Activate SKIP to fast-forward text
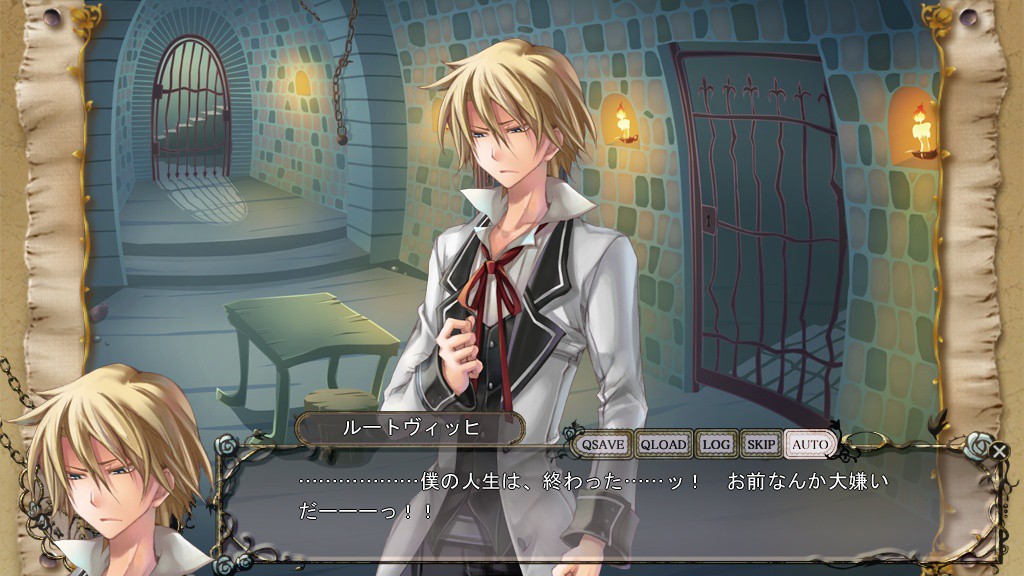Screen dimensions: 1024x576 (x=762, y=443)
